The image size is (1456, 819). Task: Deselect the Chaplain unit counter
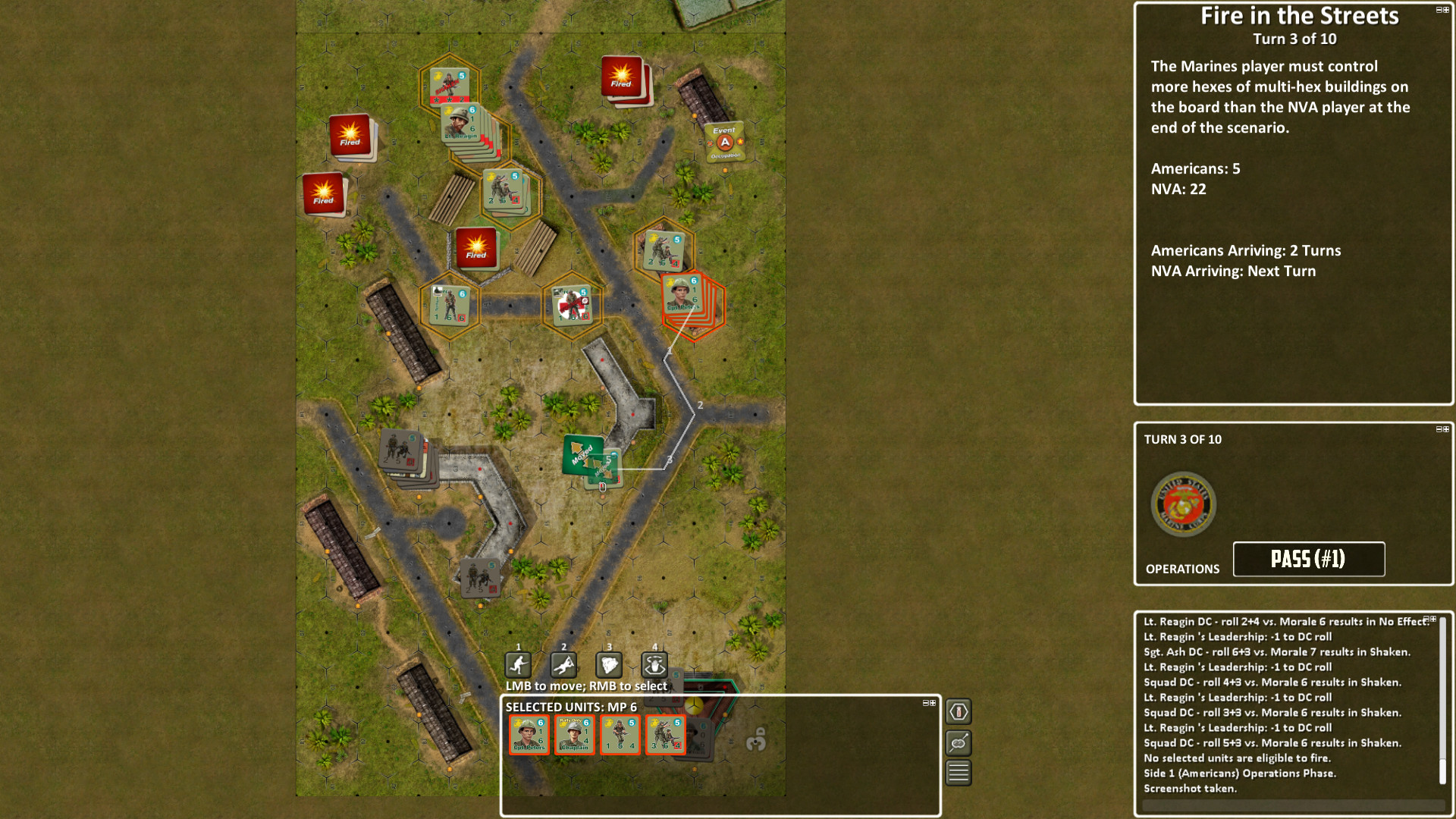coord(573,734)
